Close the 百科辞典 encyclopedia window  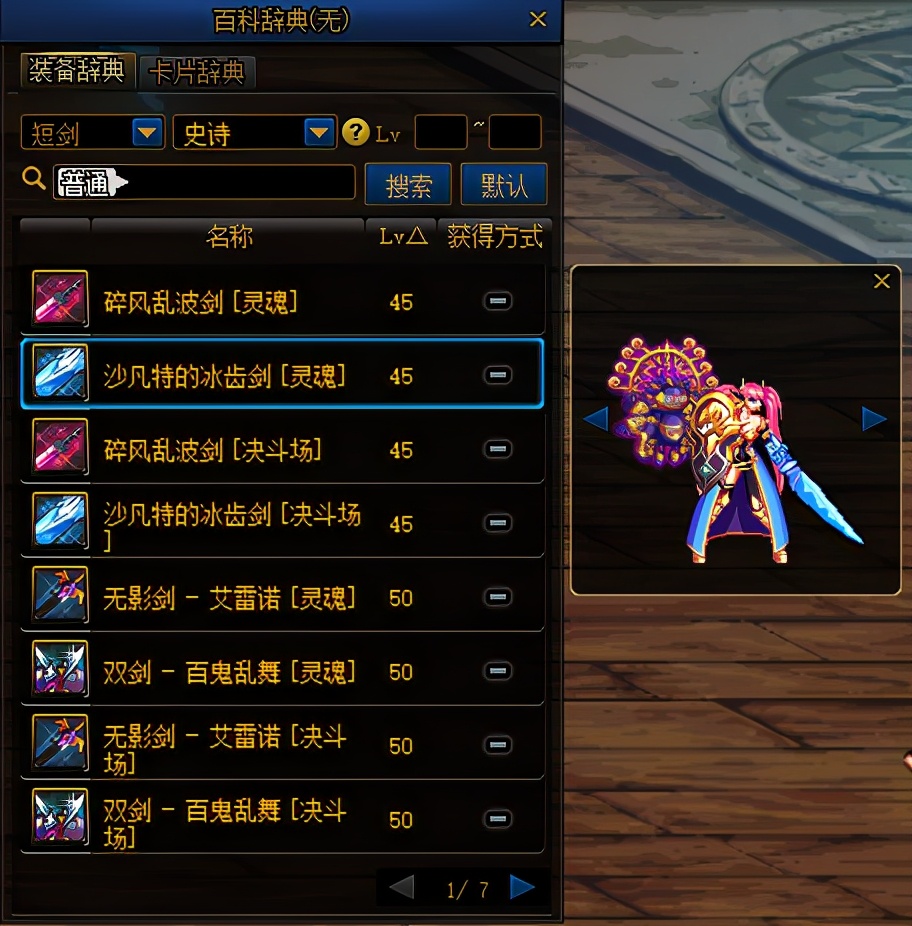pyautogui.click(x=538, y=19)
